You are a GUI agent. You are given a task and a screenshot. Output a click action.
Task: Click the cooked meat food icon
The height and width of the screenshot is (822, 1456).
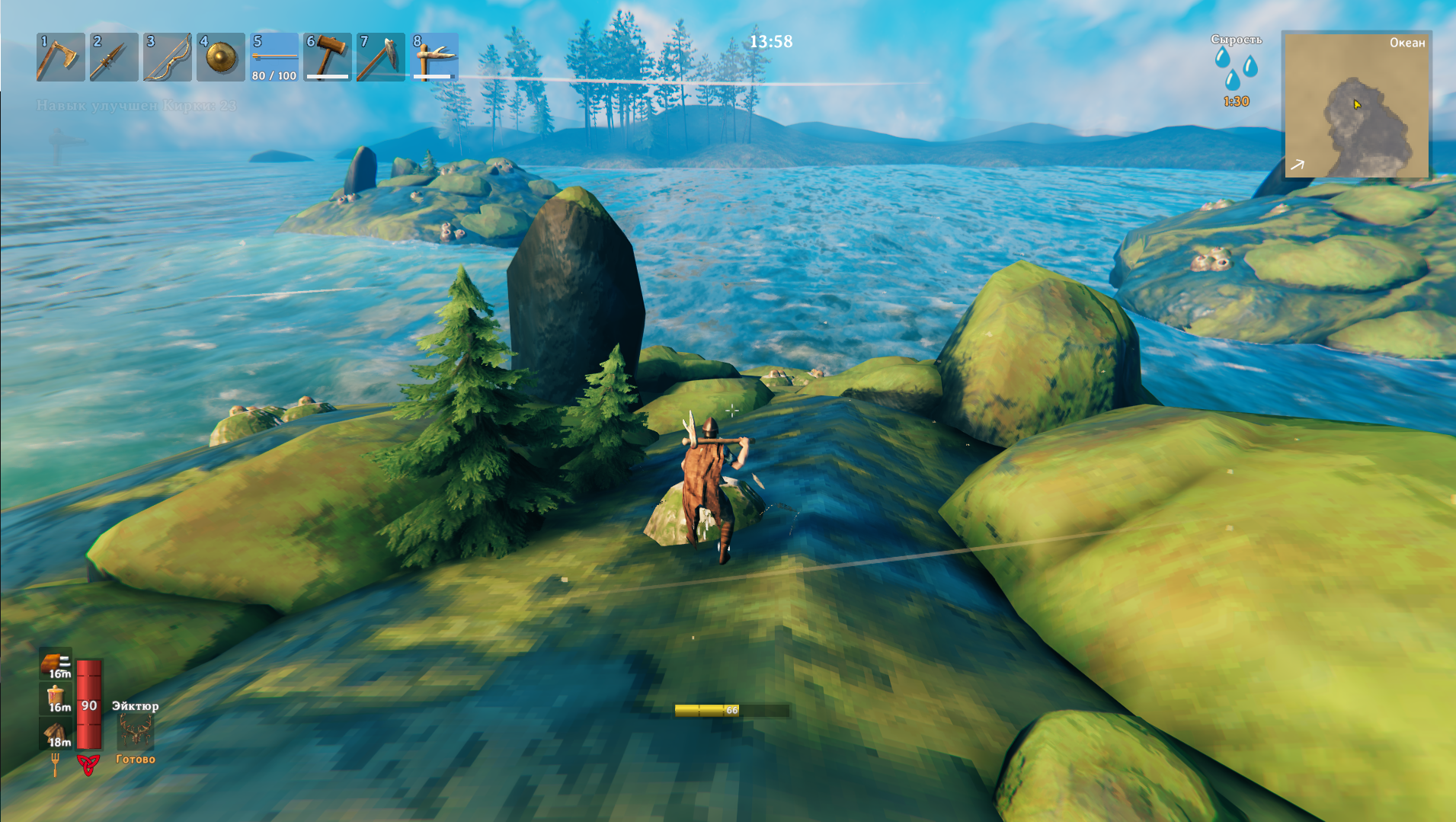click(x=56, y=664)
